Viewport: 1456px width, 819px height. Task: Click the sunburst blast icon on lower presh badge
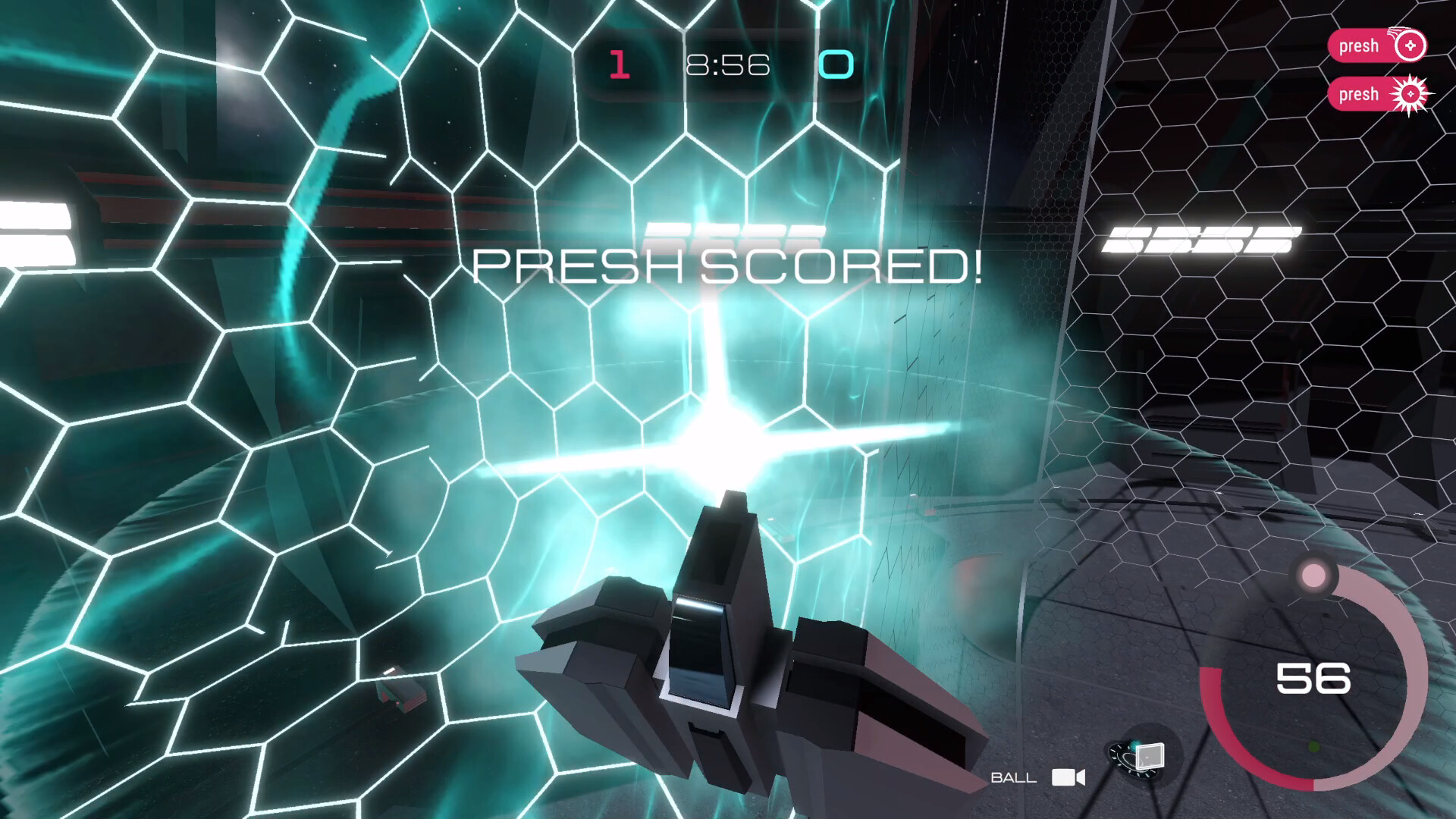point(1410,94)
